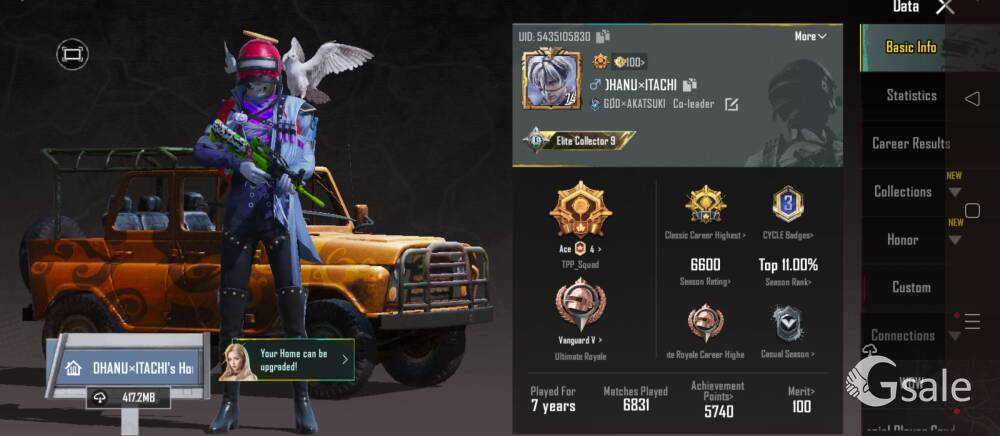Expand the More dropdown
The height and width of the screenshot is (436, 1000).
pos(810,36)
